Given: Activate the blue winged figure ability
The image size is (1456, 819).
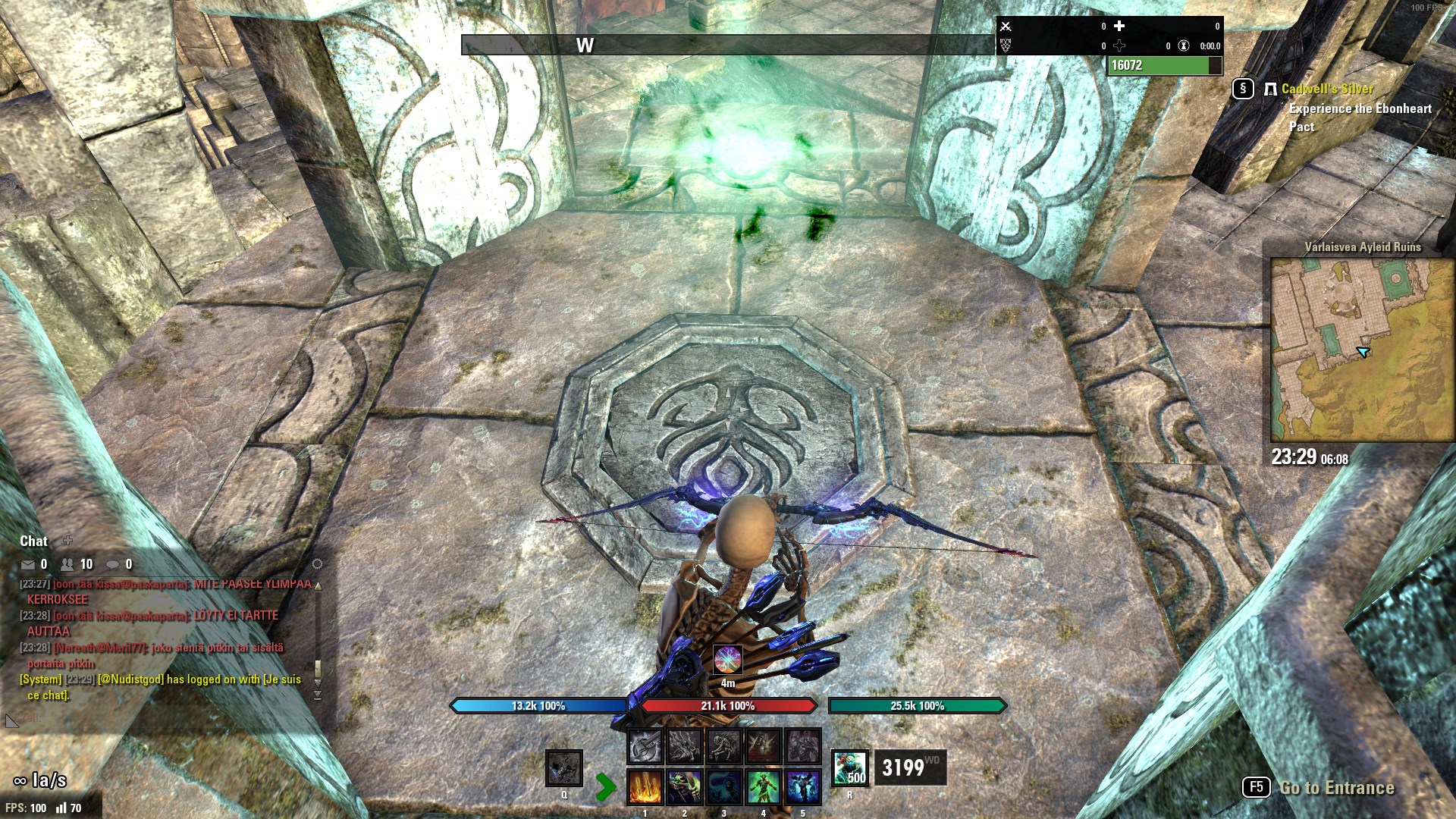Looking at the screenshot, I should pos(803,787).
